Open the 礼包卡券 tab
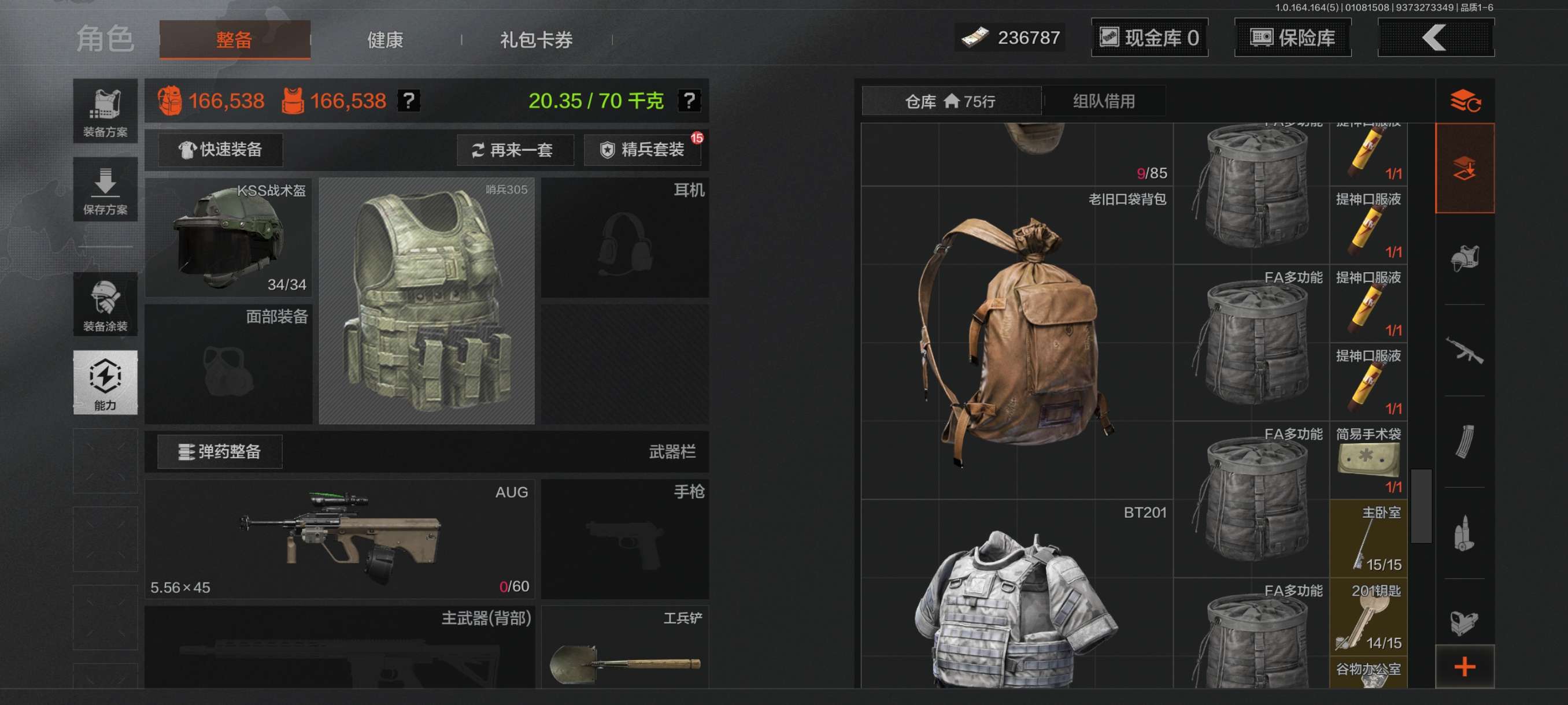Viewport: 1568px width, 705px height. (537, 40)
